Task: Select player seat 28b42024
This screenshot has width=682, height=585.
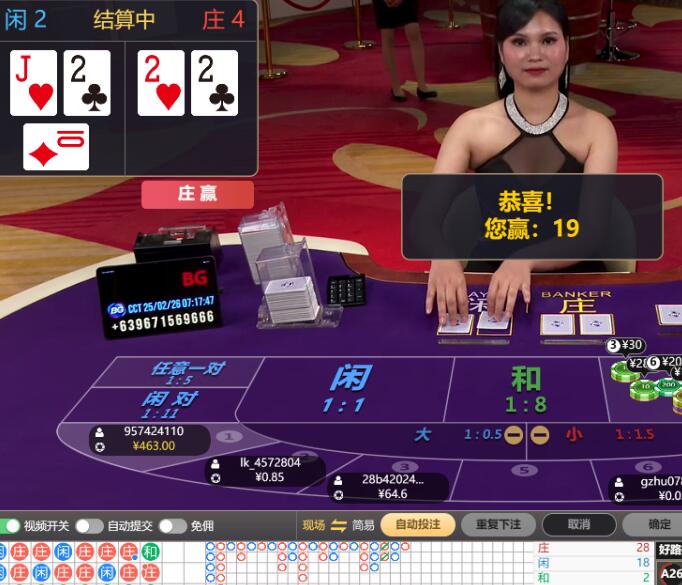Action: click(390, 486)
